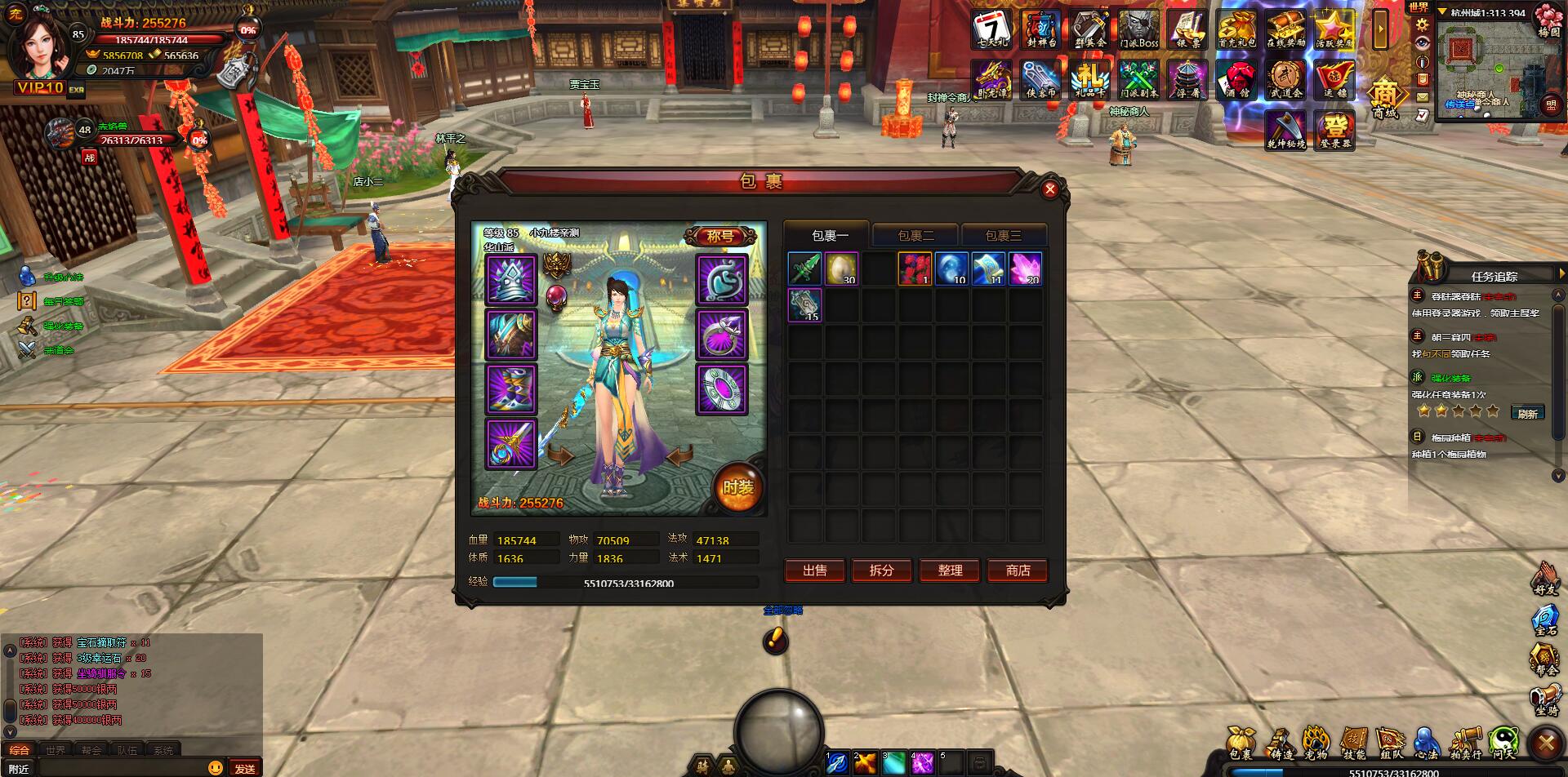
Task: Click the 出售 sell button
Action: 814,571
